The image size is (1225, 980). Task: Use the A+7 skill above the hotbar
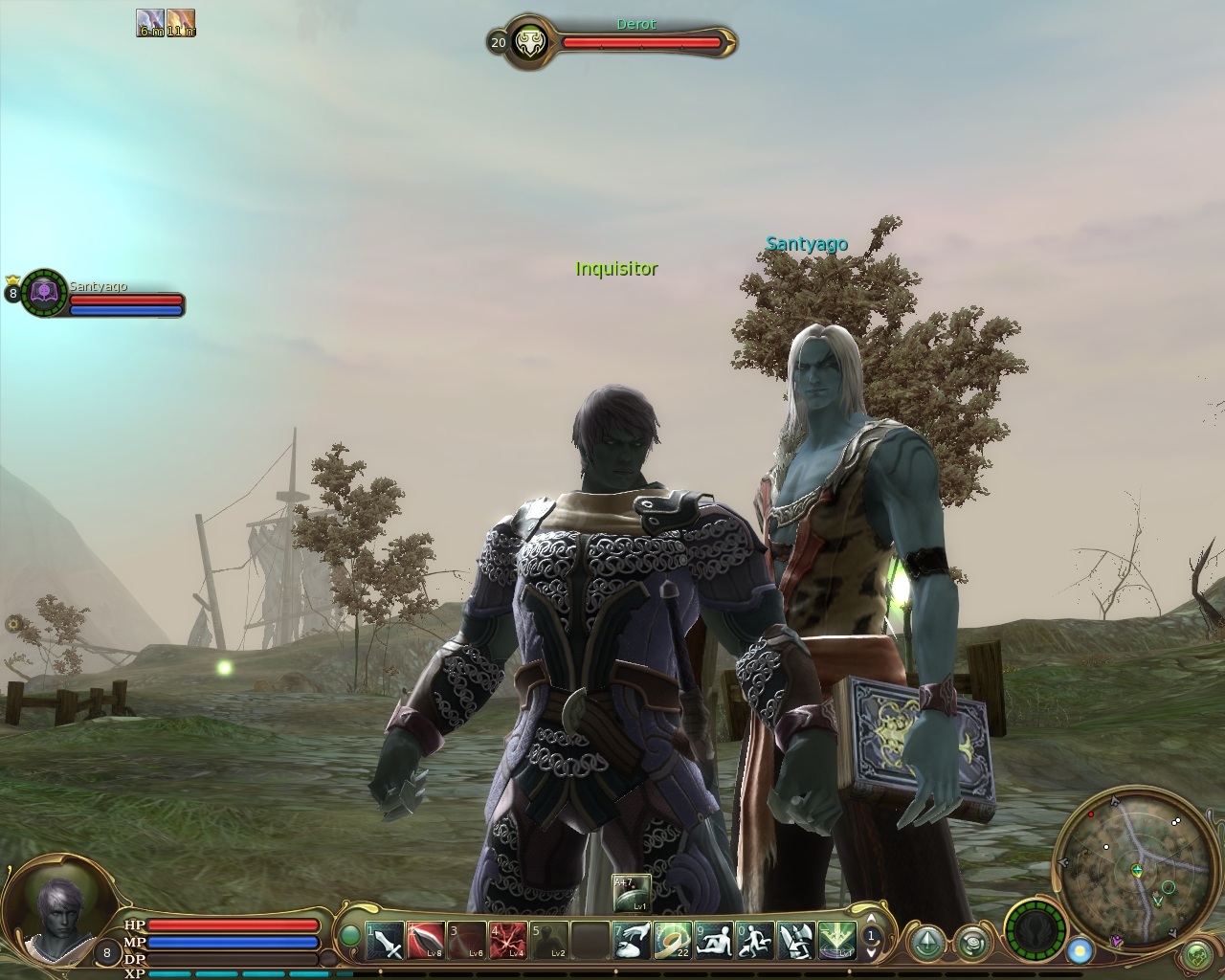(631, 894)
